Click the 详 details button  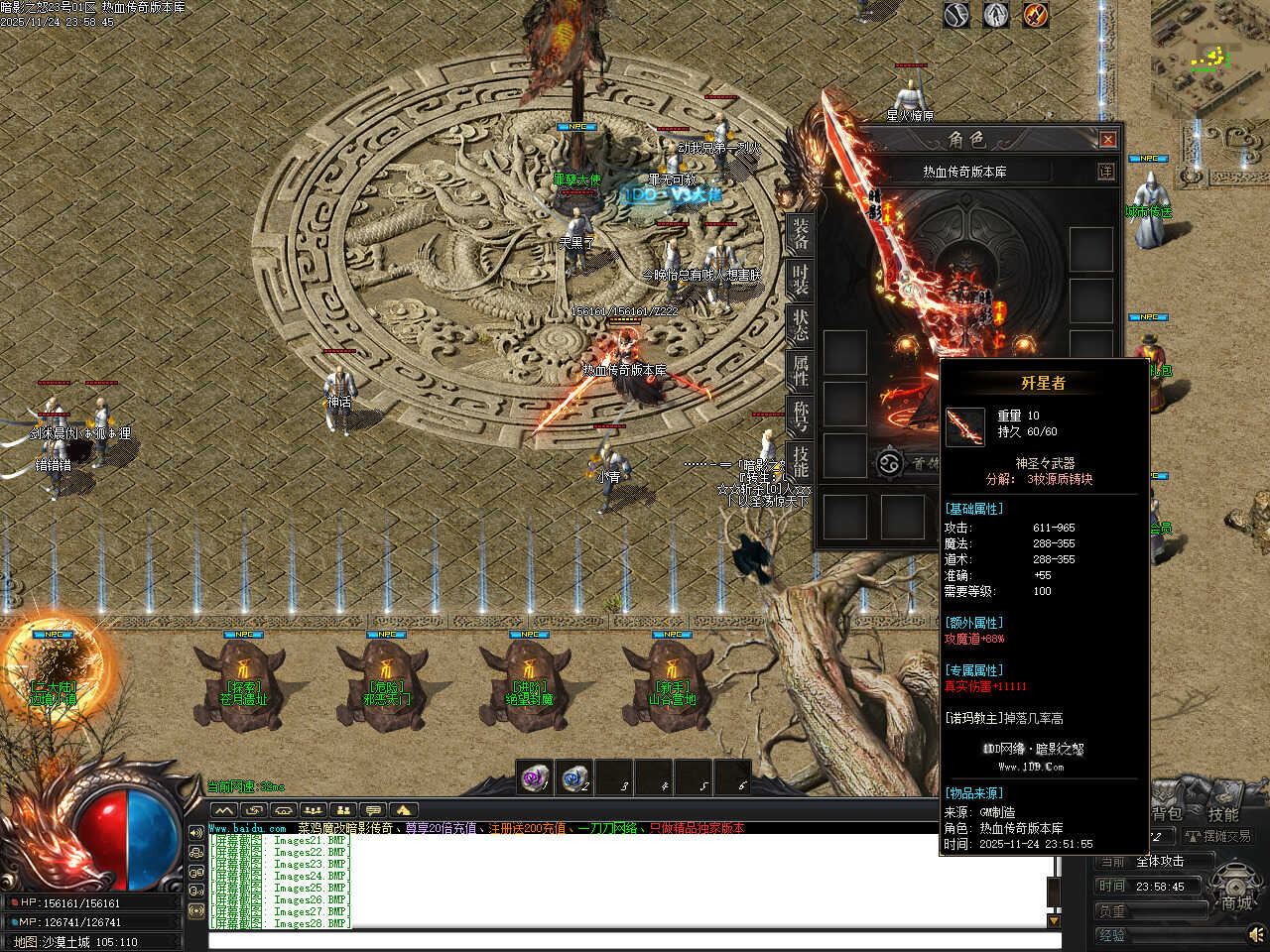(1105, 172)
